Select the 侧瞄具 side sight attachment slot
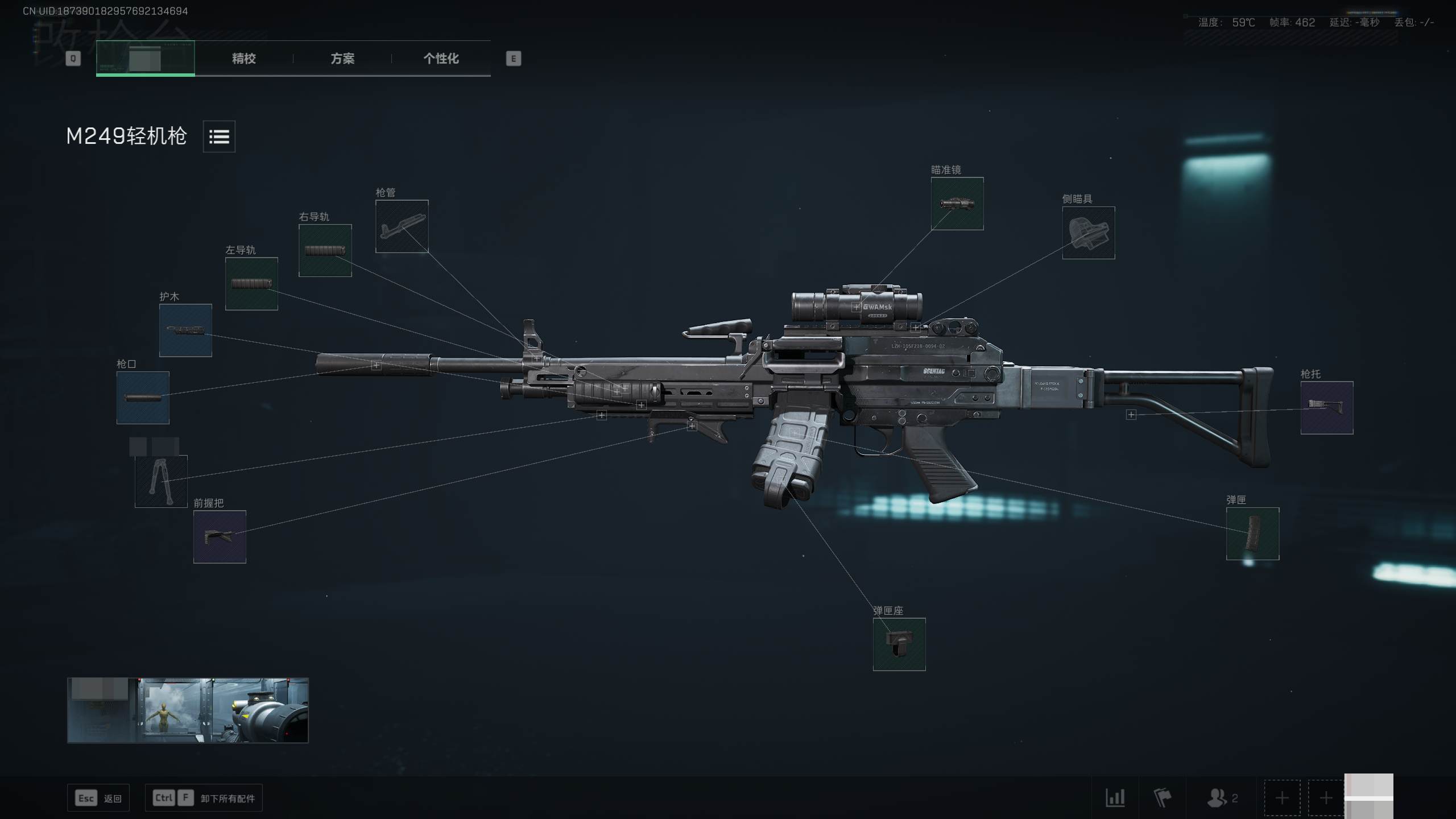The height and width of the screenshot is (819, 1456). pyautogui.click(x=1088, y=233)
